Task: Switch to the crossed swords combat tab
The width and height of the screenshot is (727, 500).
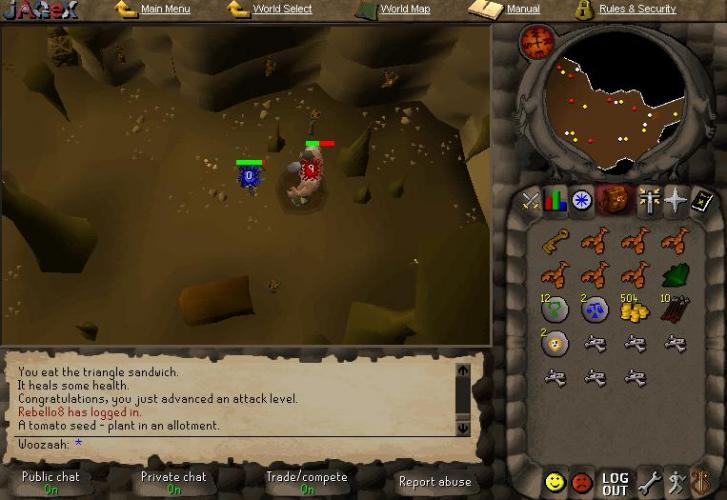Action: [x=530, y=201]
